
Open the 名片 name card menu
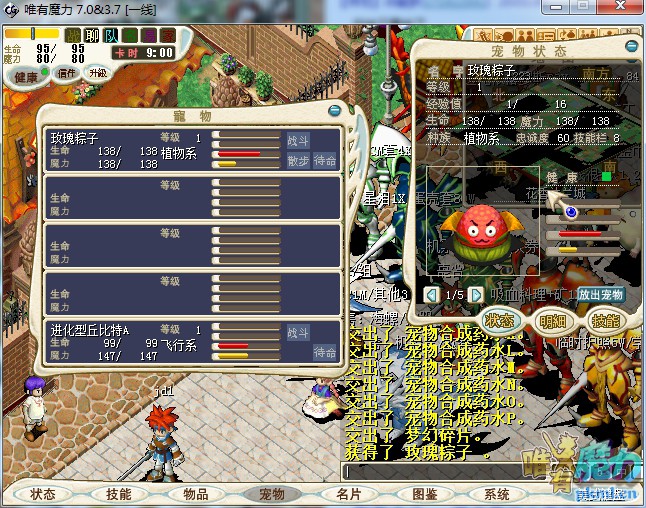[x=349, y=494]
